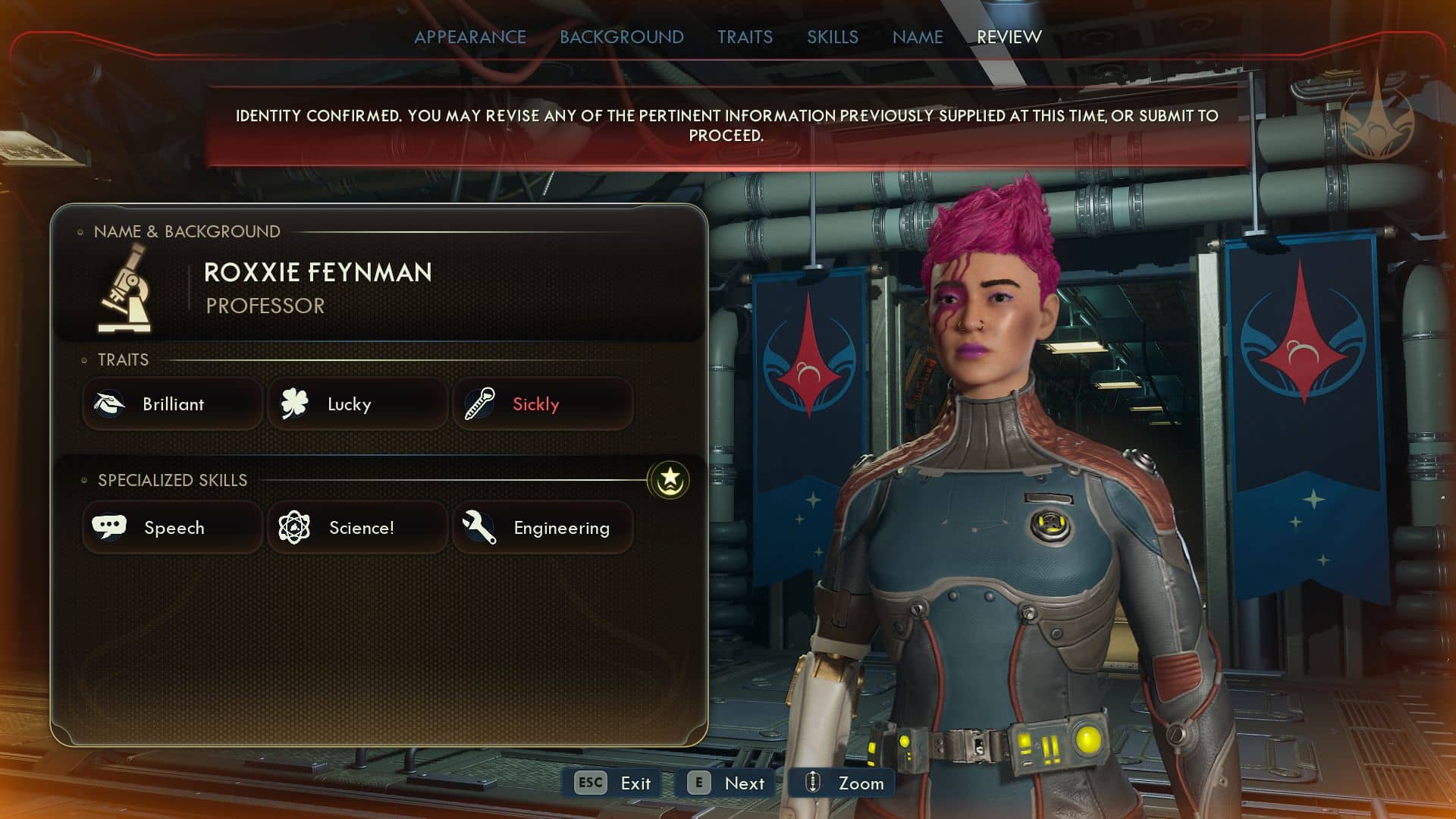Select the Skills tab

coord(832,37)
